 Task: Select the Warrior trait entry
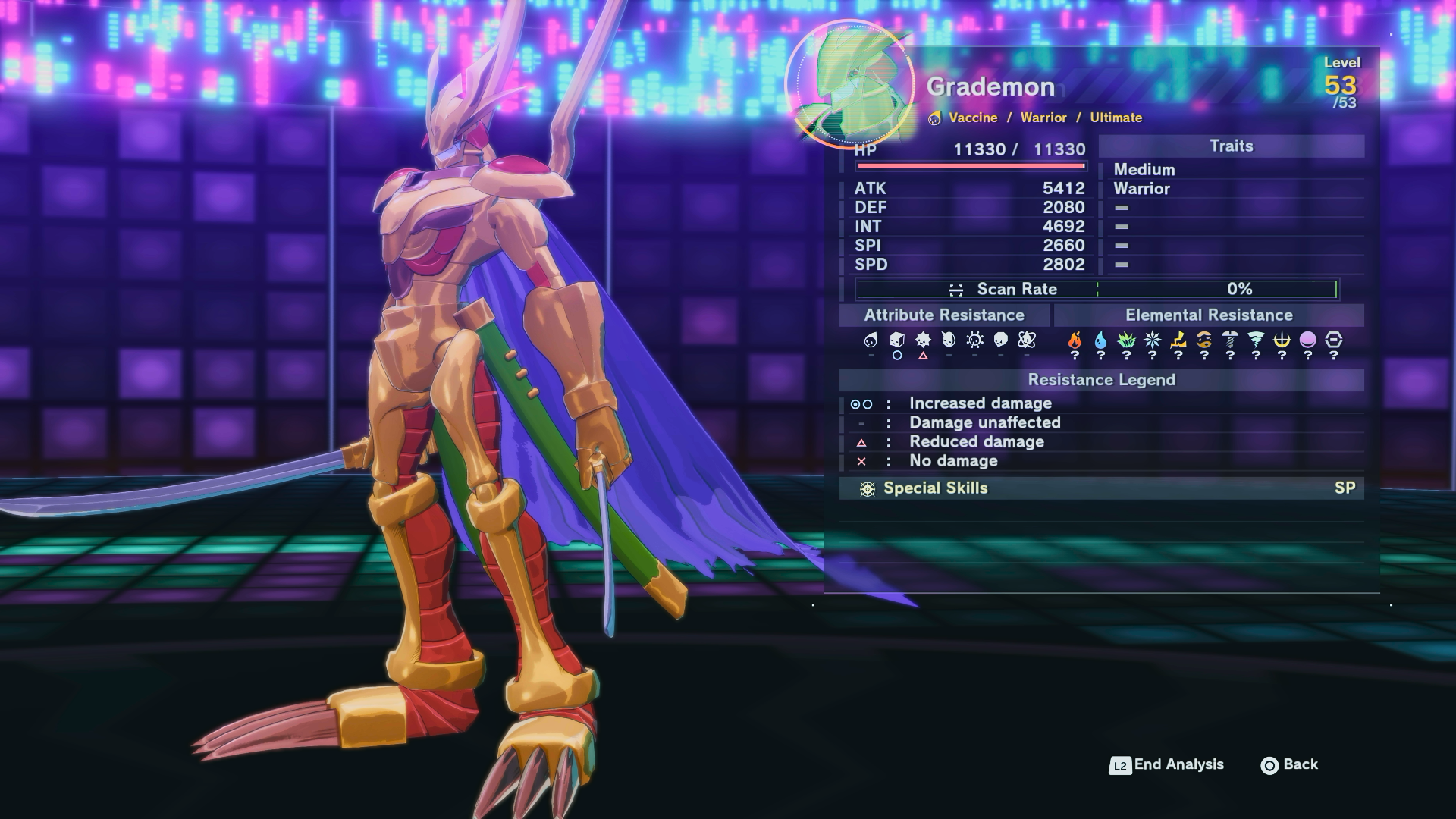[x=1141, y=189]
